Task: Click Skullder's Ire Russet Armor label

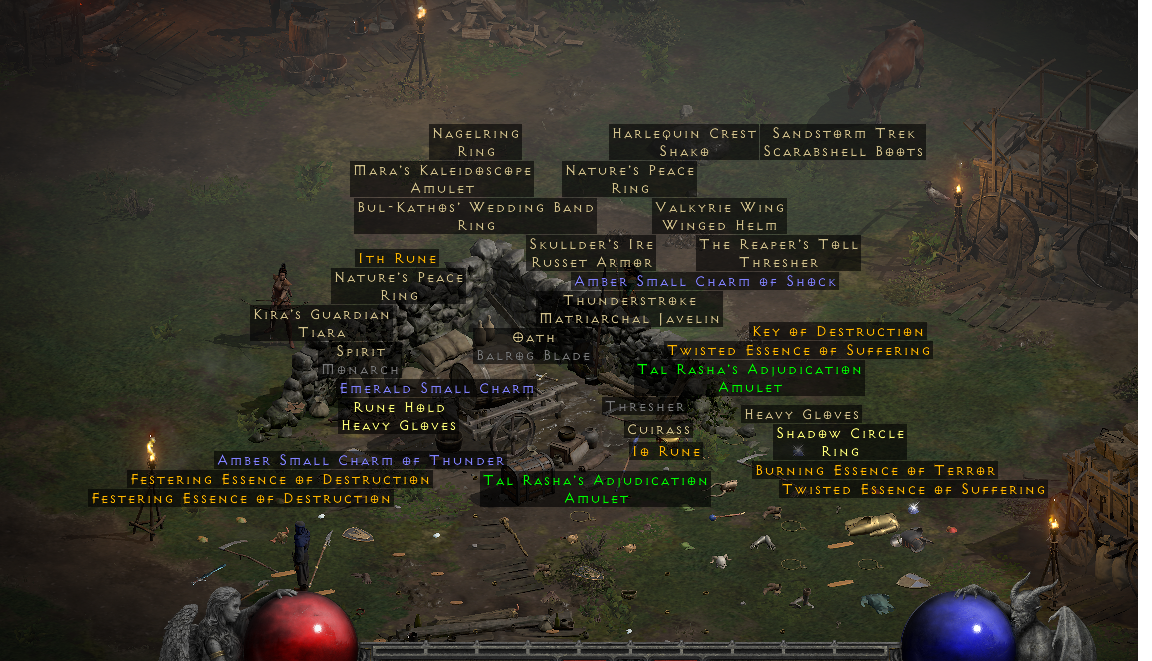Action: [591, 253]
